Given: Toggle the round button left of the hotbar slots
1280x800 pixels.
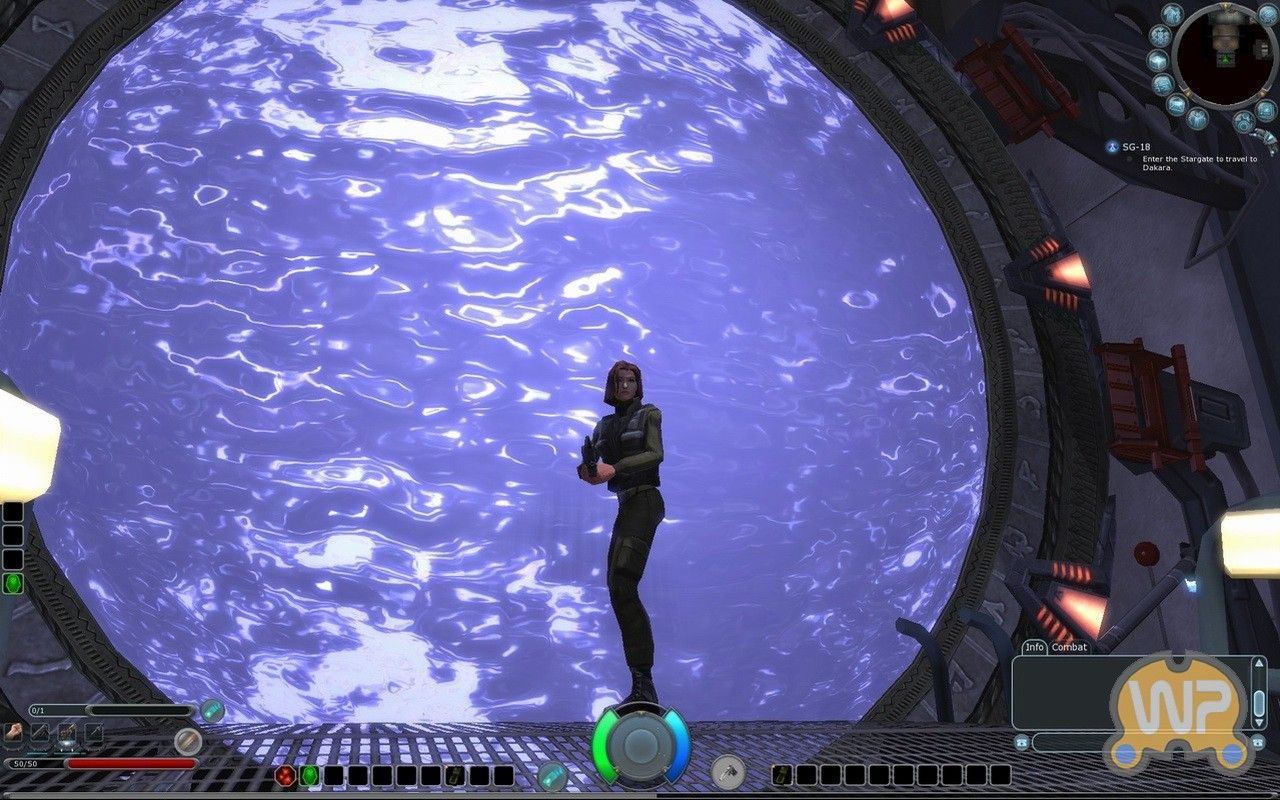Looking at the screenshot, I should tap(552, 777).
